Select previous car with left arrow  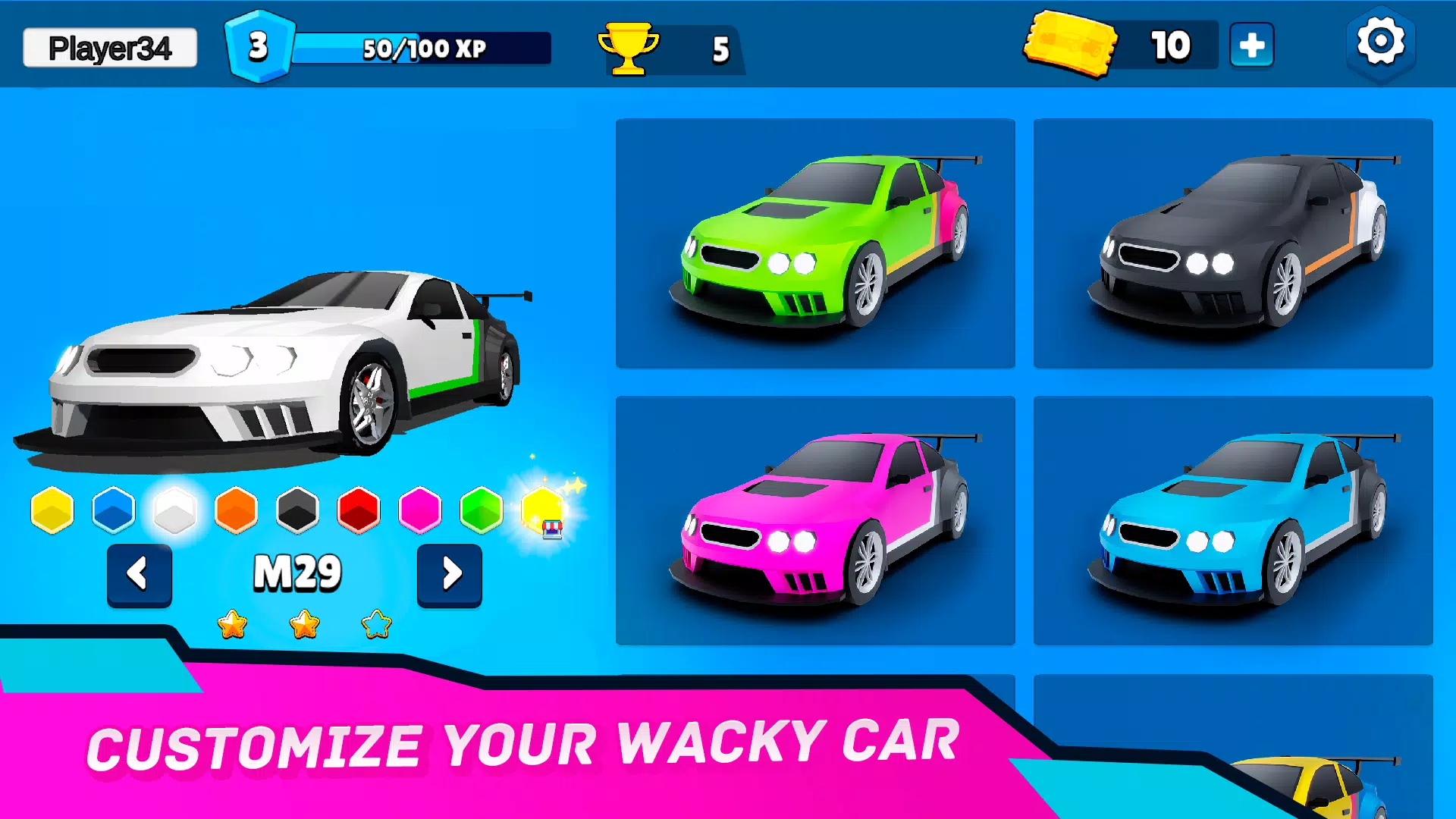tap(140, 575)
